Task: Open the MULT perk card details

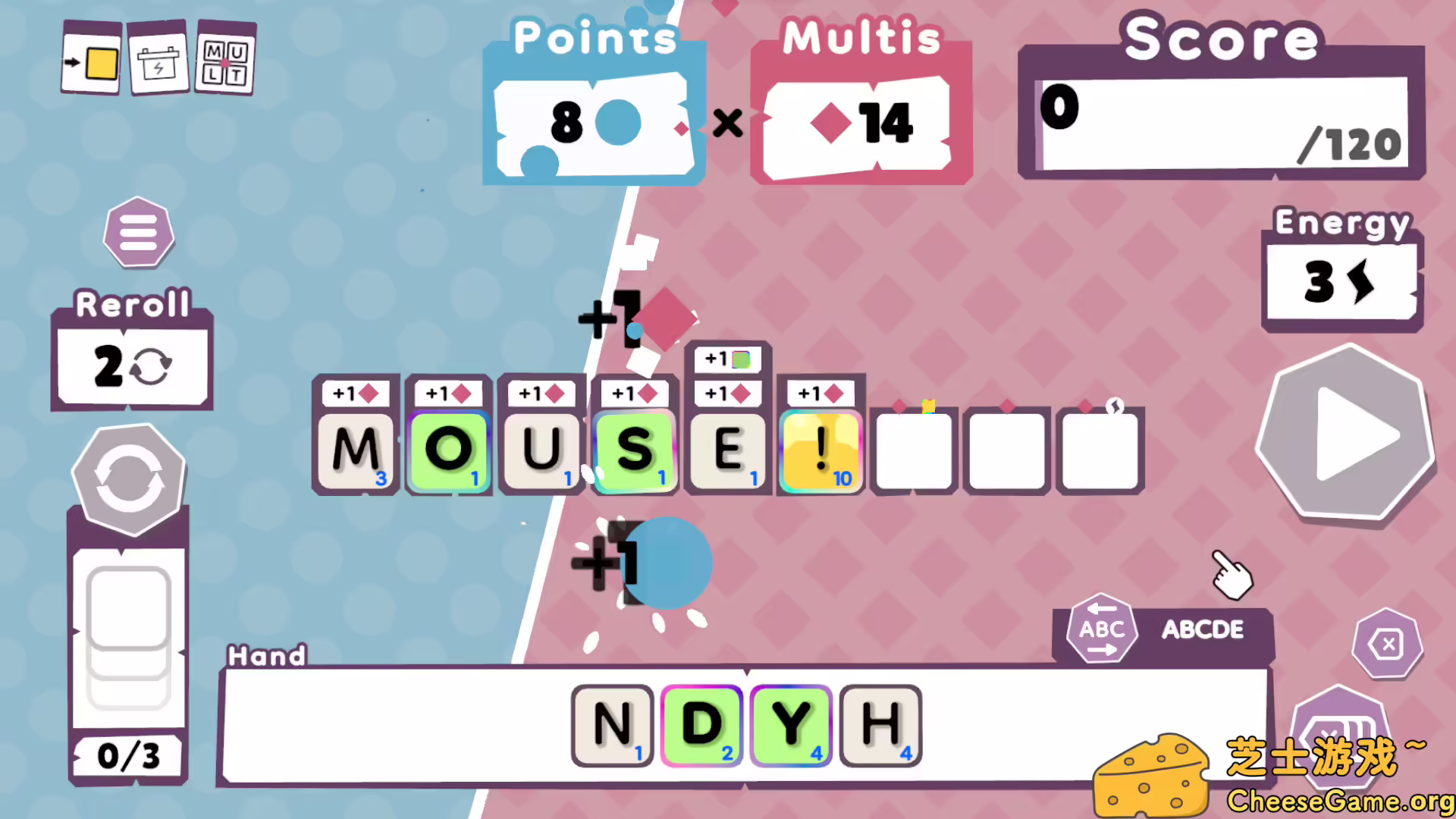Action: click(x=224, y=58)
